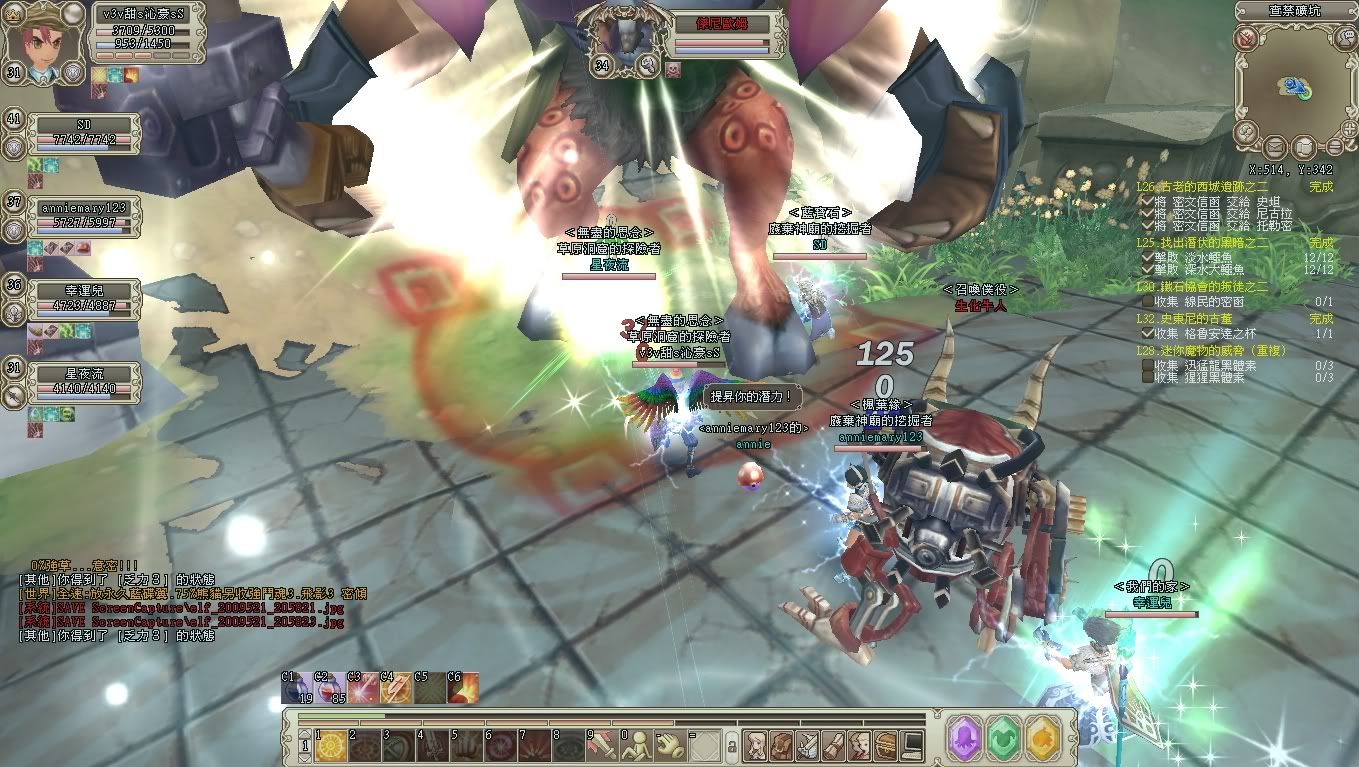Viewport: 1359px width, 767px height.
Task: Use the sit action in slot 0
Action: pos(637,744)
